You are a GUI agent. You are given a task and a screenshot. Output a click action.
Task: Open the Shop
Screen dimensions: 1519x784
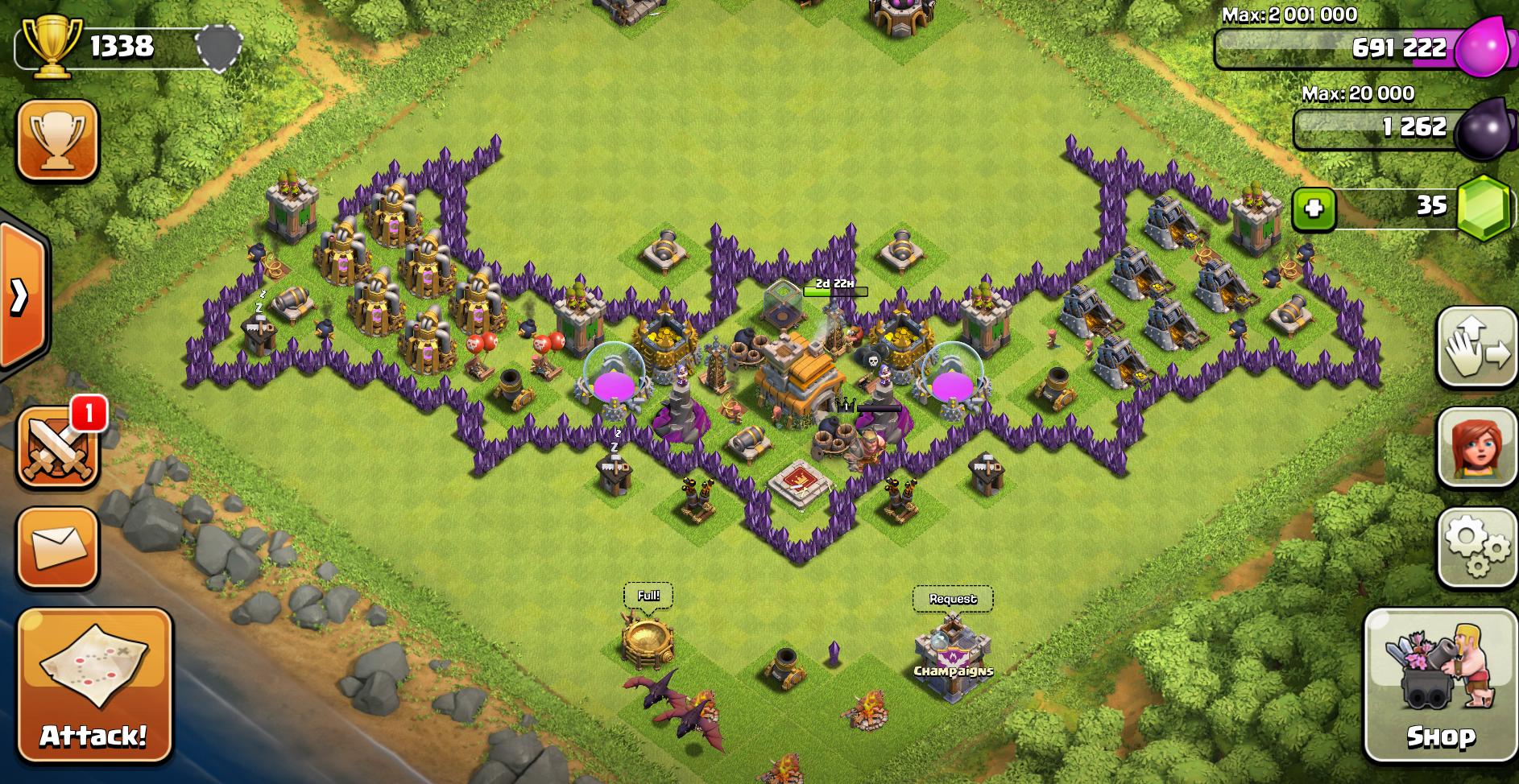1440,686
